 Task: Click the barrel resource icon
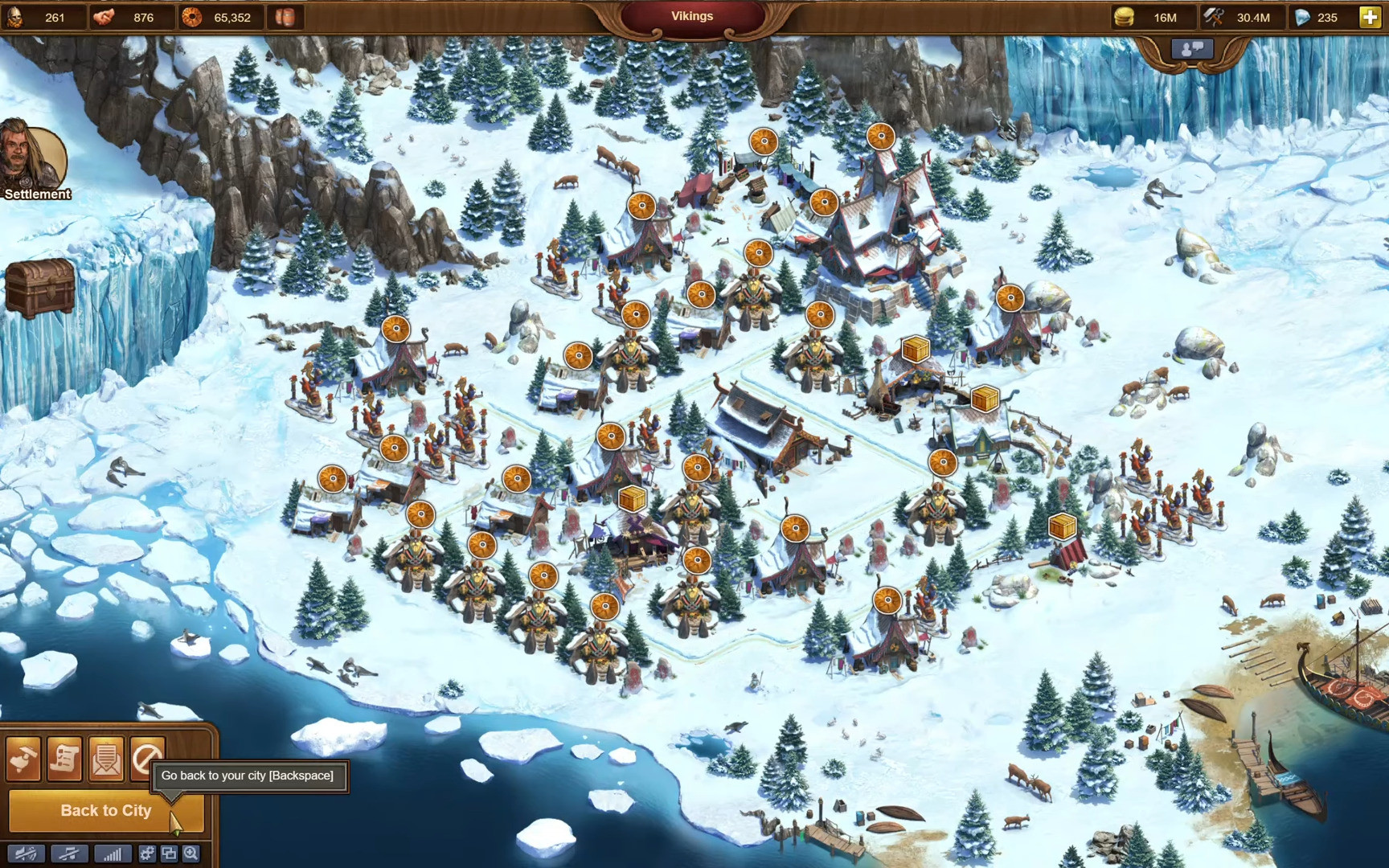(285, 17)
